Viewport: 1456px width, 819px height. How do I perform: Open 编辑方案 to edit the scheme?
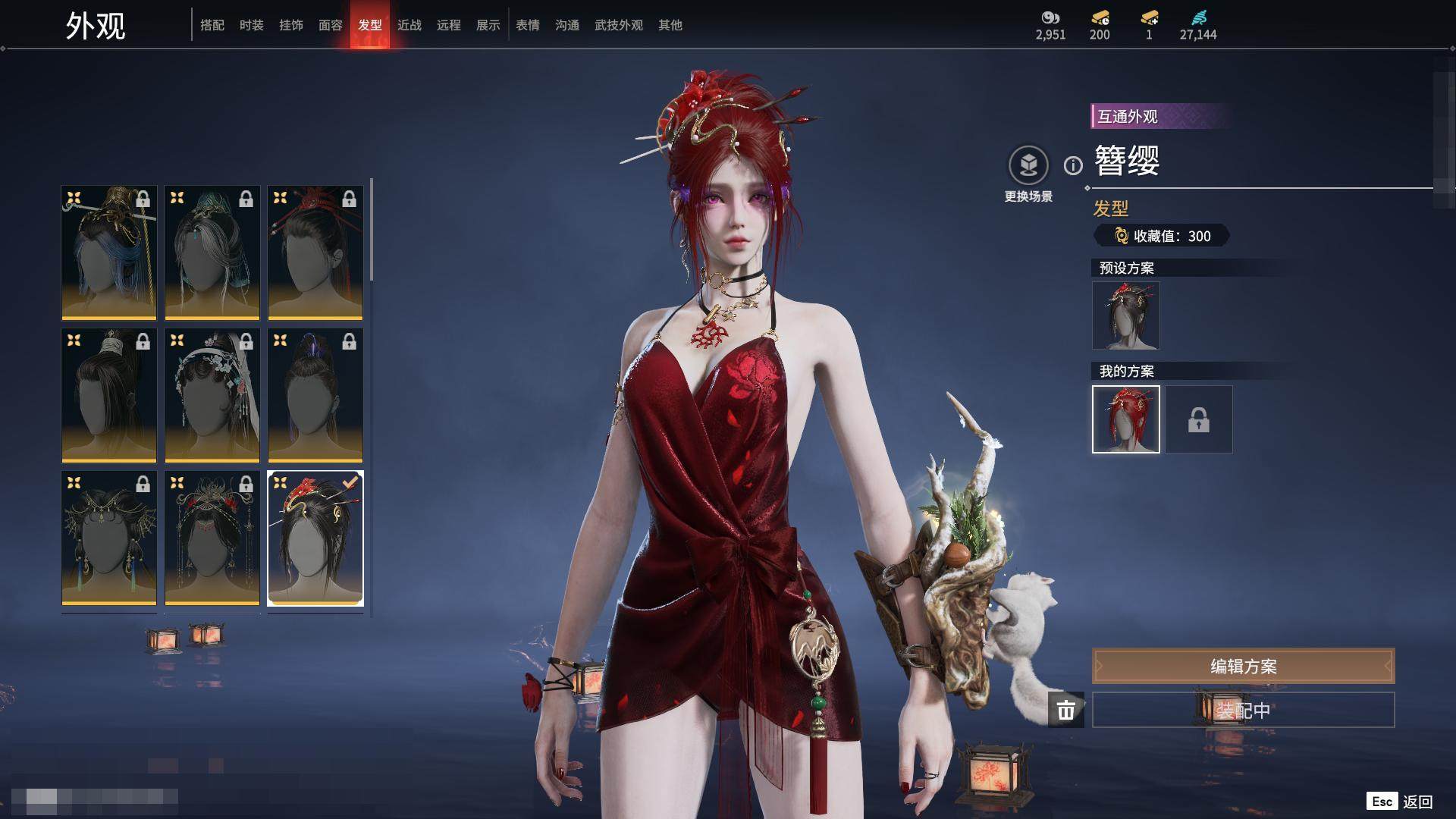point(1243,667)
